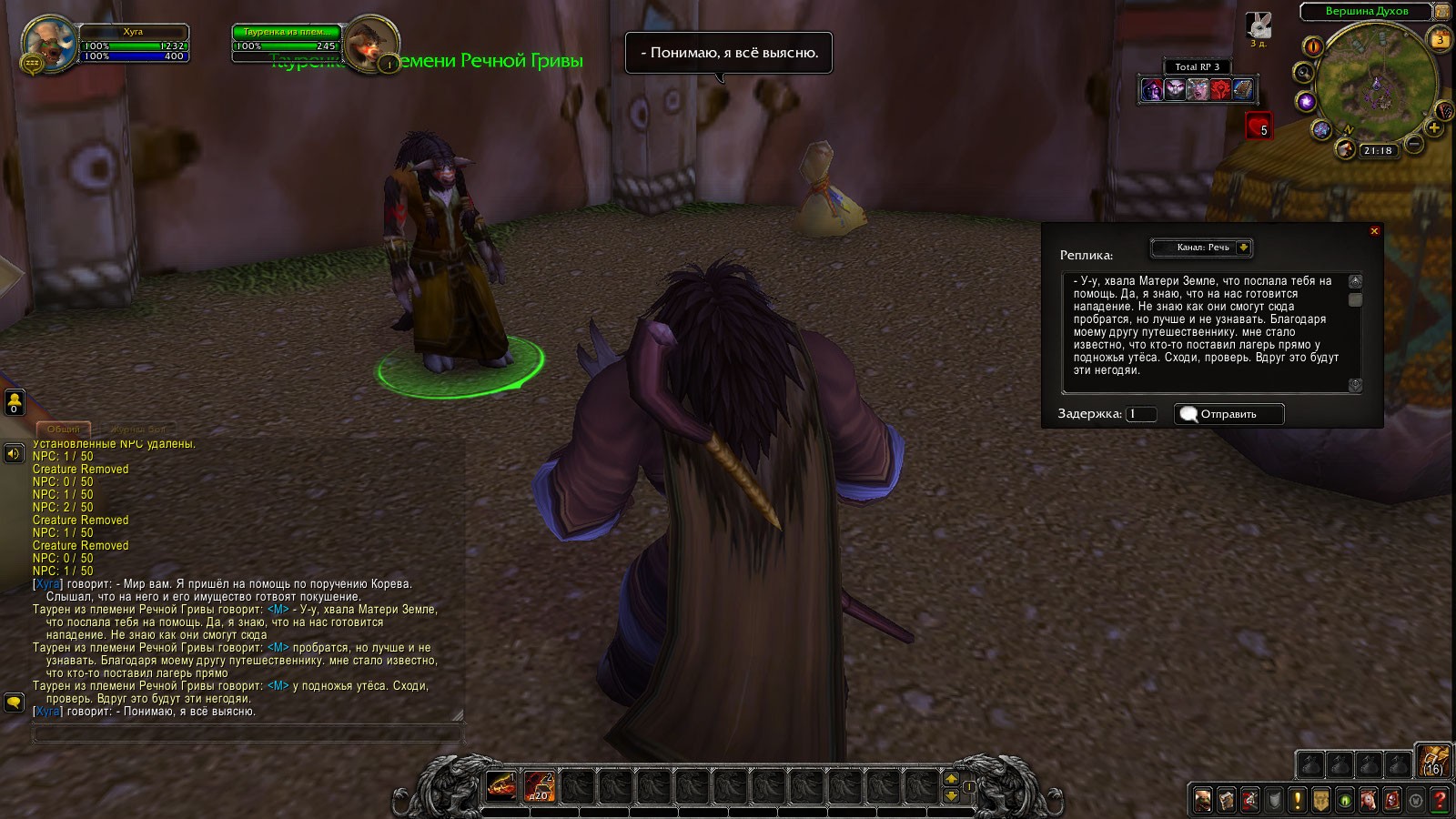Image resolution: width=1456 pixels, height=819 pixels.
Task: Zoom out the minimap with minus button
Action: (1414, 144)
